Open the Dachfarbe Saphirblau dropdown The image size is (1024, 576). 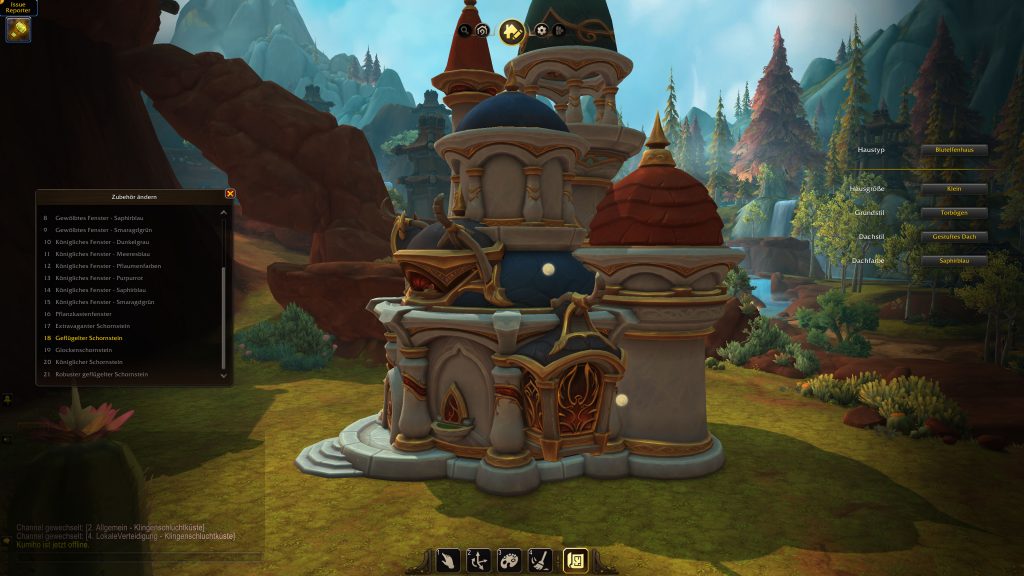pyautogui.click(x=953, y=261)
